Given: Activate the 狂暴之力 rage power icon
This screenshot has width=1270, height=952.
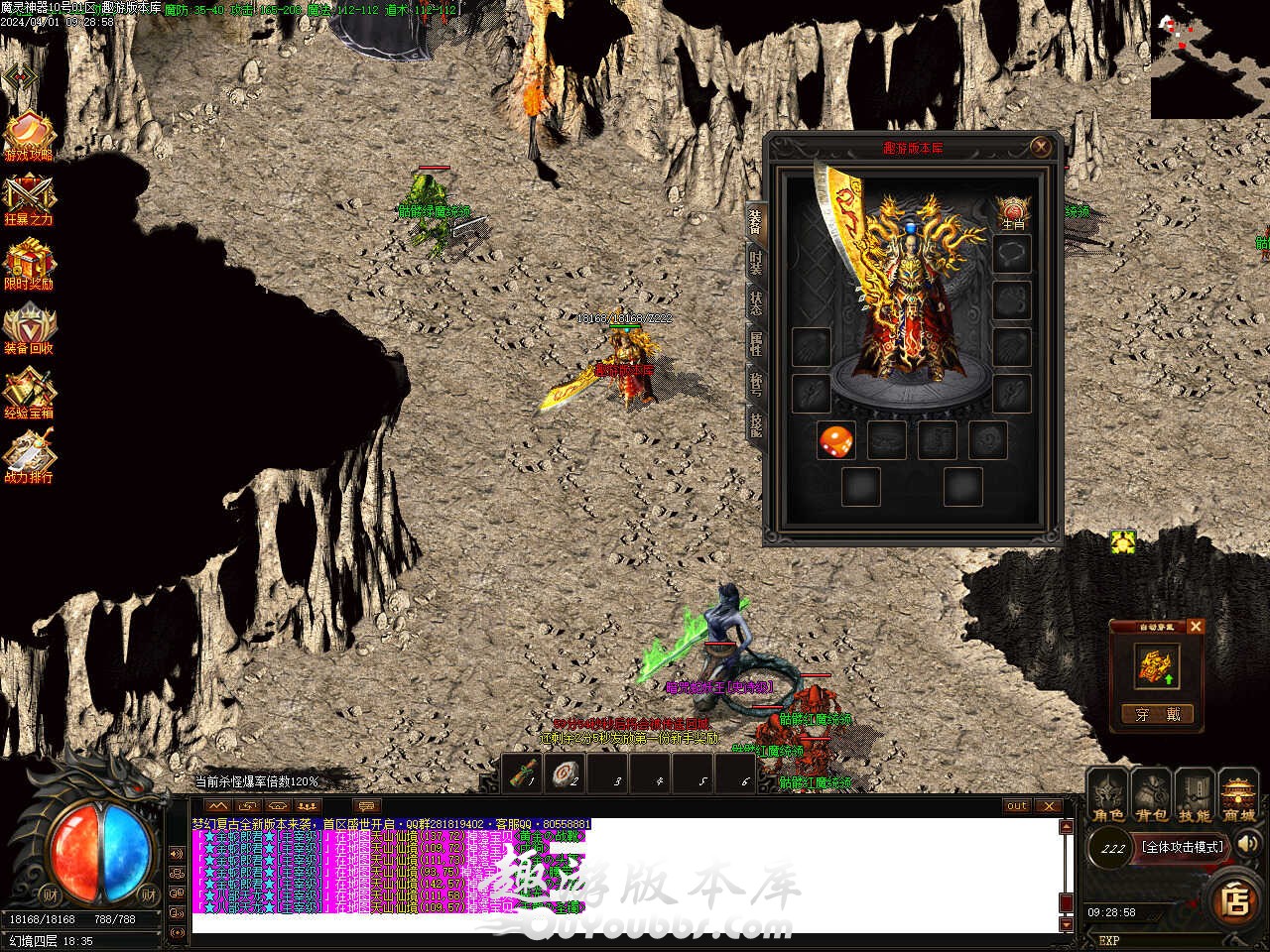Looking at the screenshot, I should click(x=29, y=200).
